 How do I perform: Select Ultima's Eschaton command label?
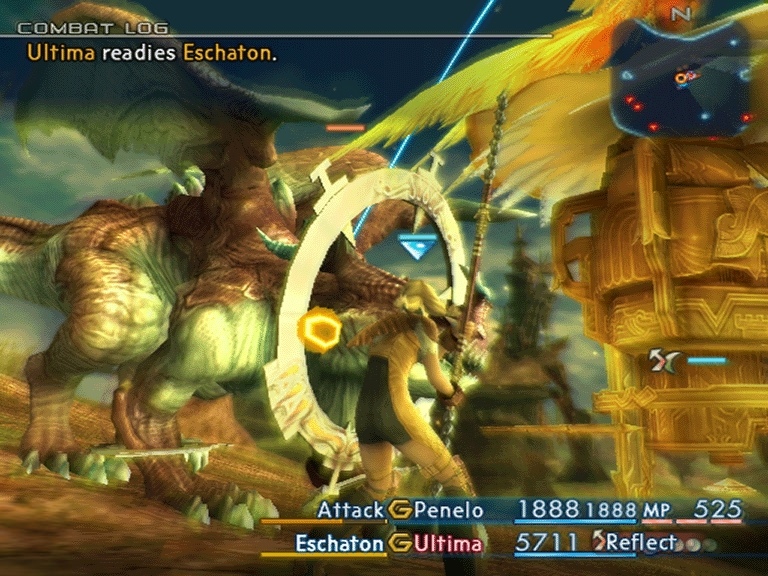click(340, 544)
